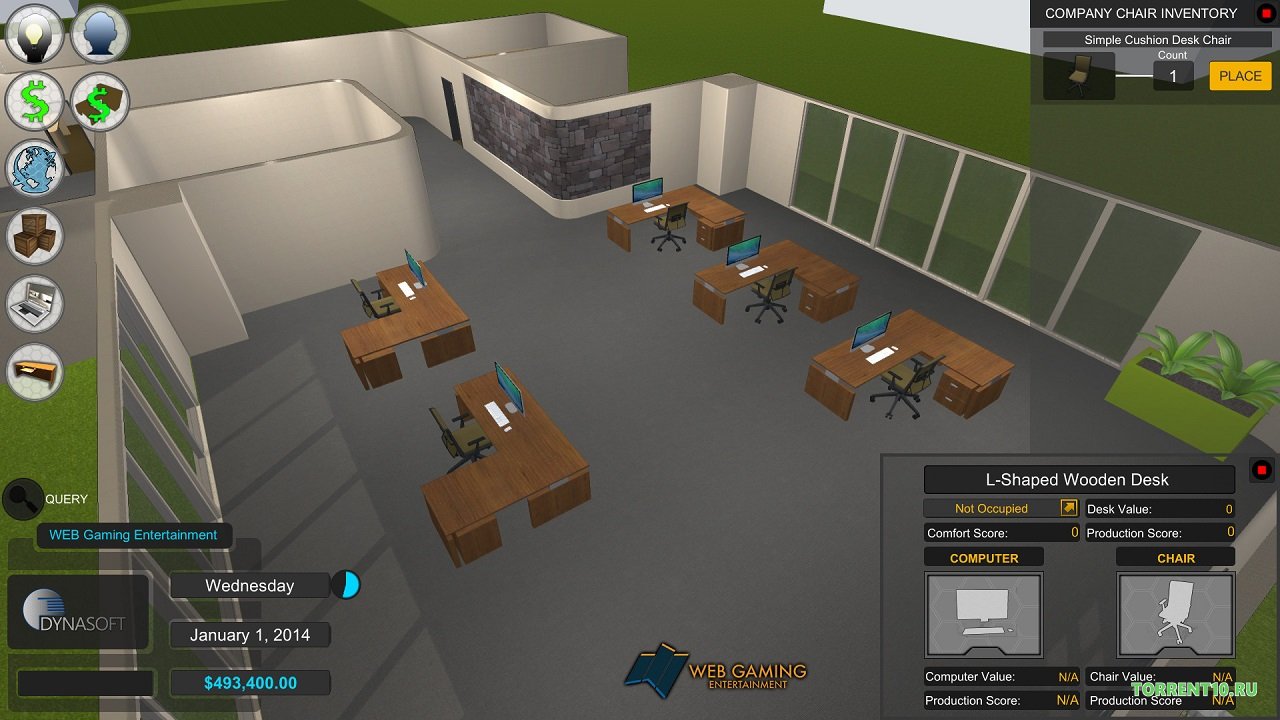The height and width of the screenshot is (720, 1280).
Task: Click the Dynasoft company logo
Action: pyautogui.click(x=78, y=612)
